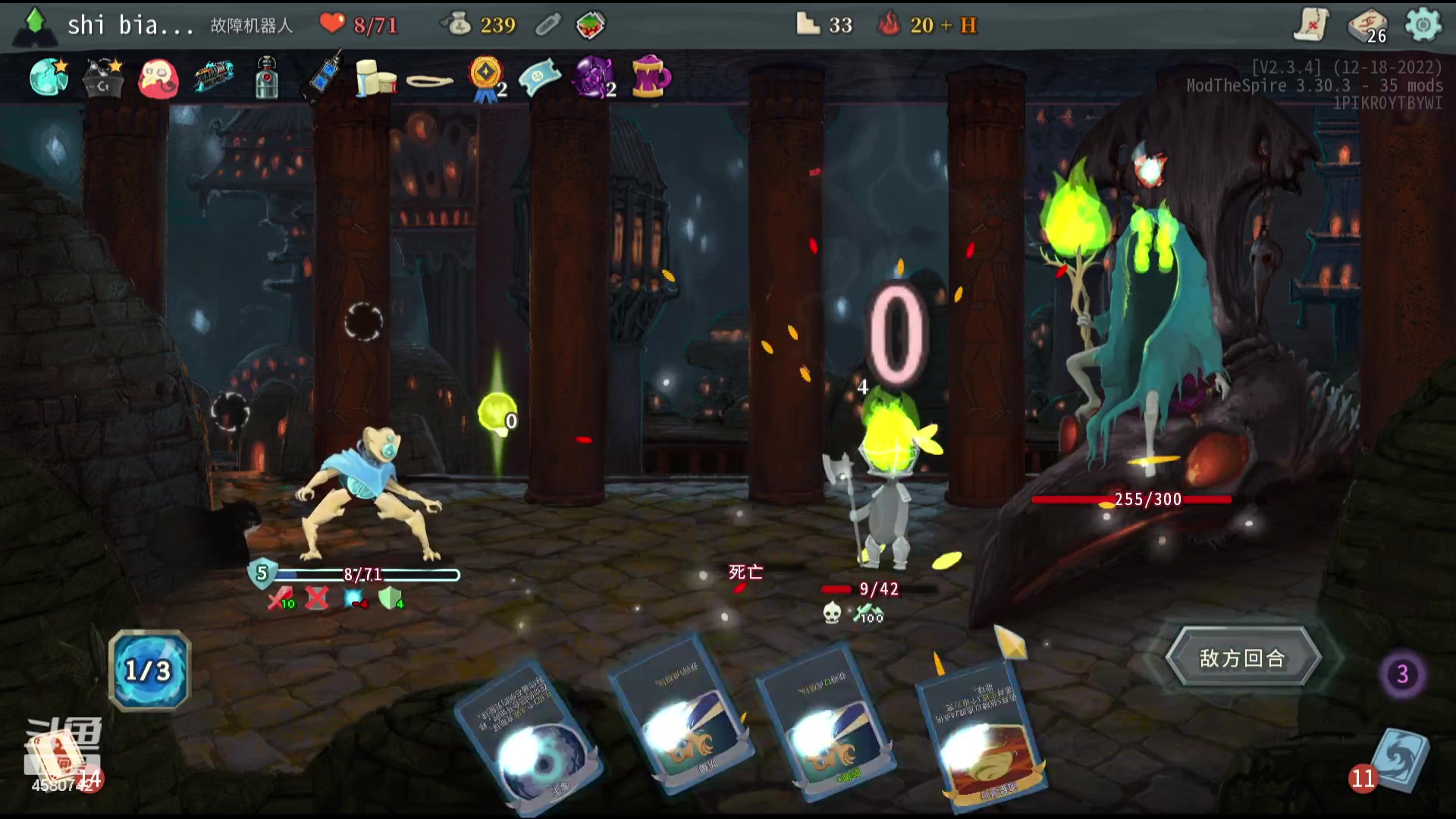Open the settings gear menu
This screenshot has width=1456, height=819.
[x=1423, y=25]
